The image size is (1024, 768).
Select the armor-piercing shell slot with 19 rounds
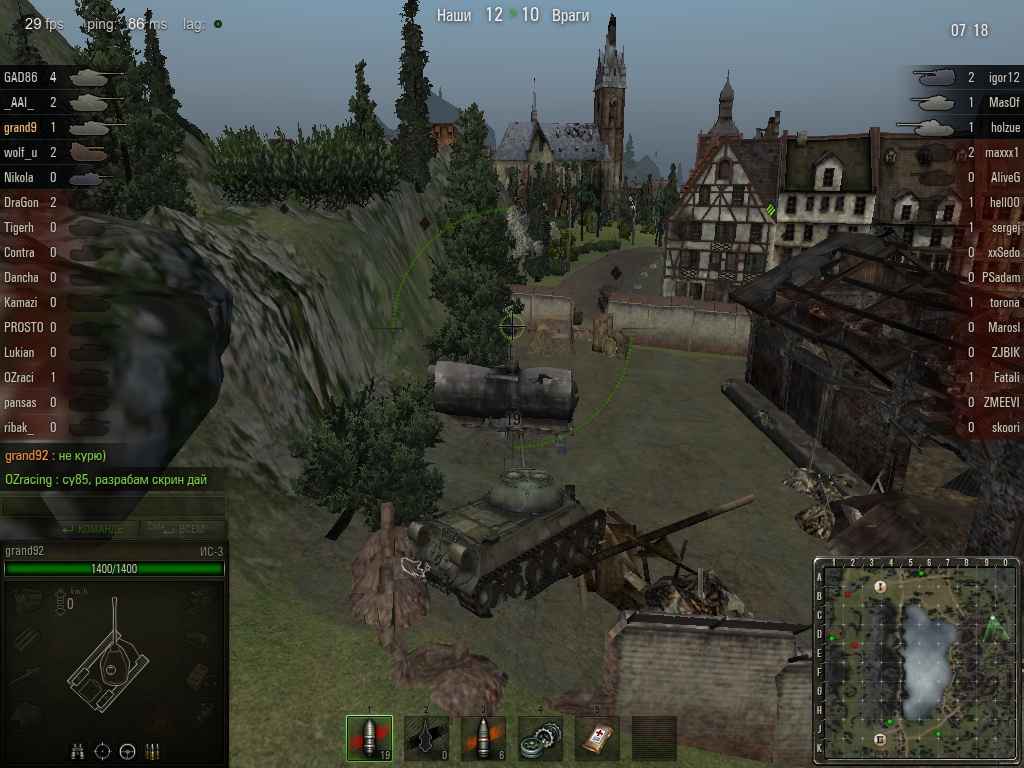tap(369, 739)
